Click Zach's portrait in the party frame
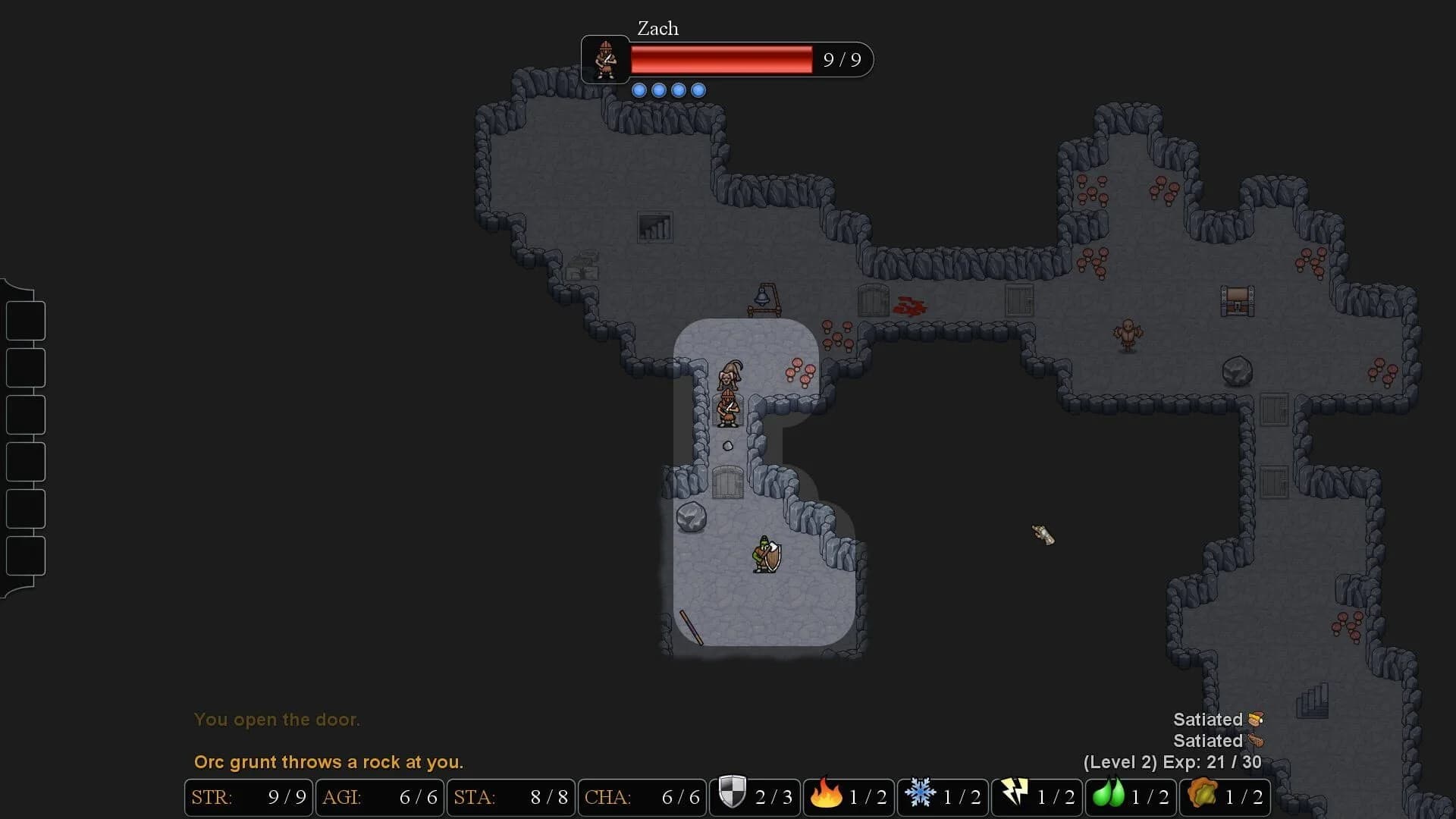 [605, 61]
